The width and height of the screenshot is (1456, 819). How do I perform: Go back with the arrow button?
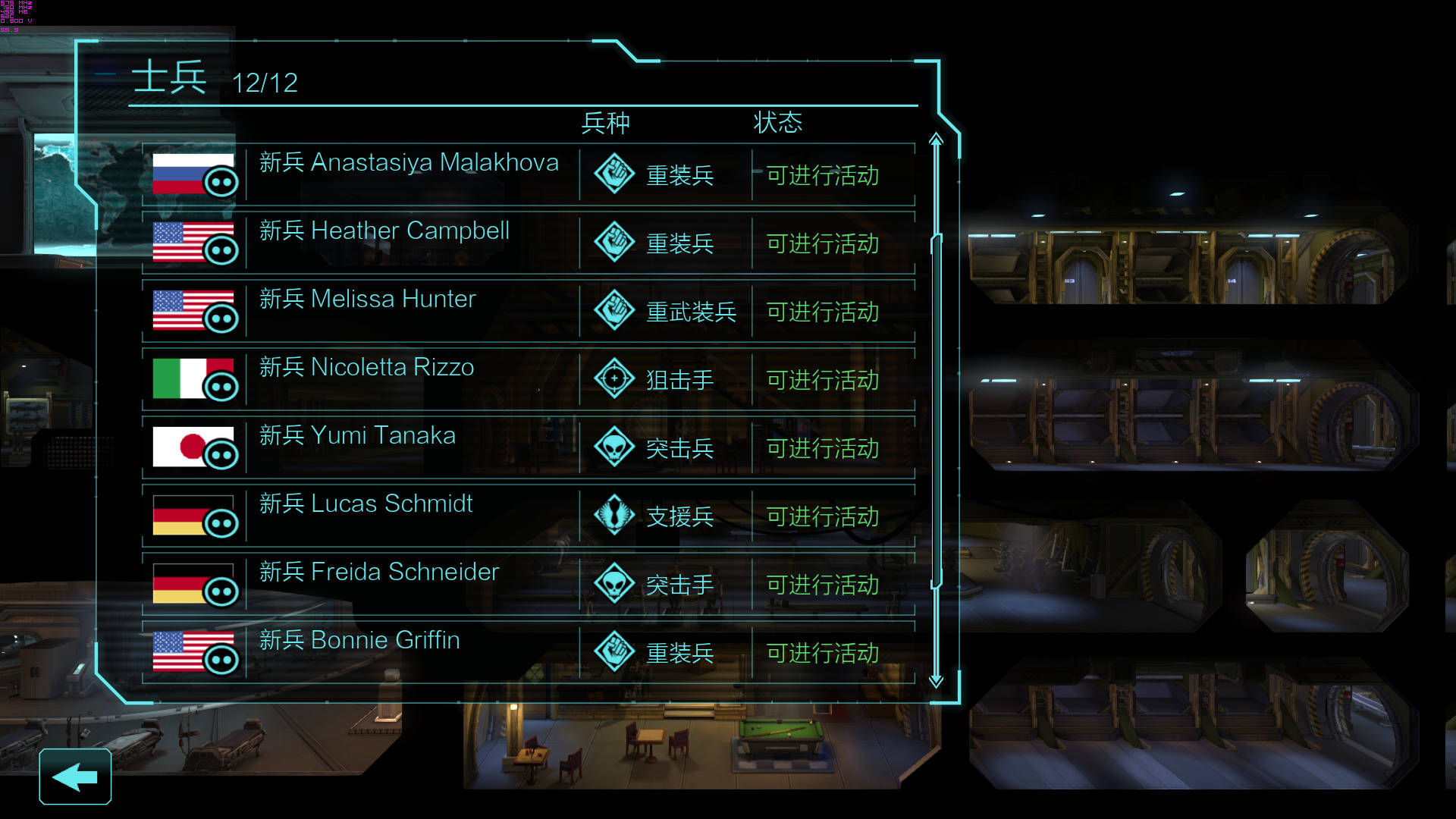75,777
